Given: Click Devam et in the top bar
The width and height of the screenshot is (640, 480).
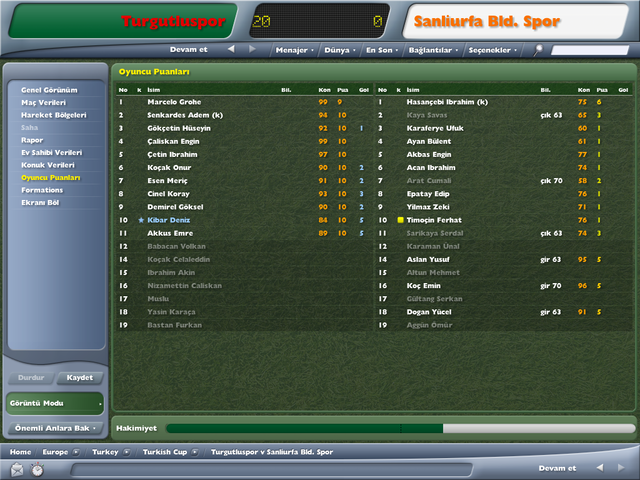Looking at the screenshot, I should pyautogui.click(x=190, y=49).
